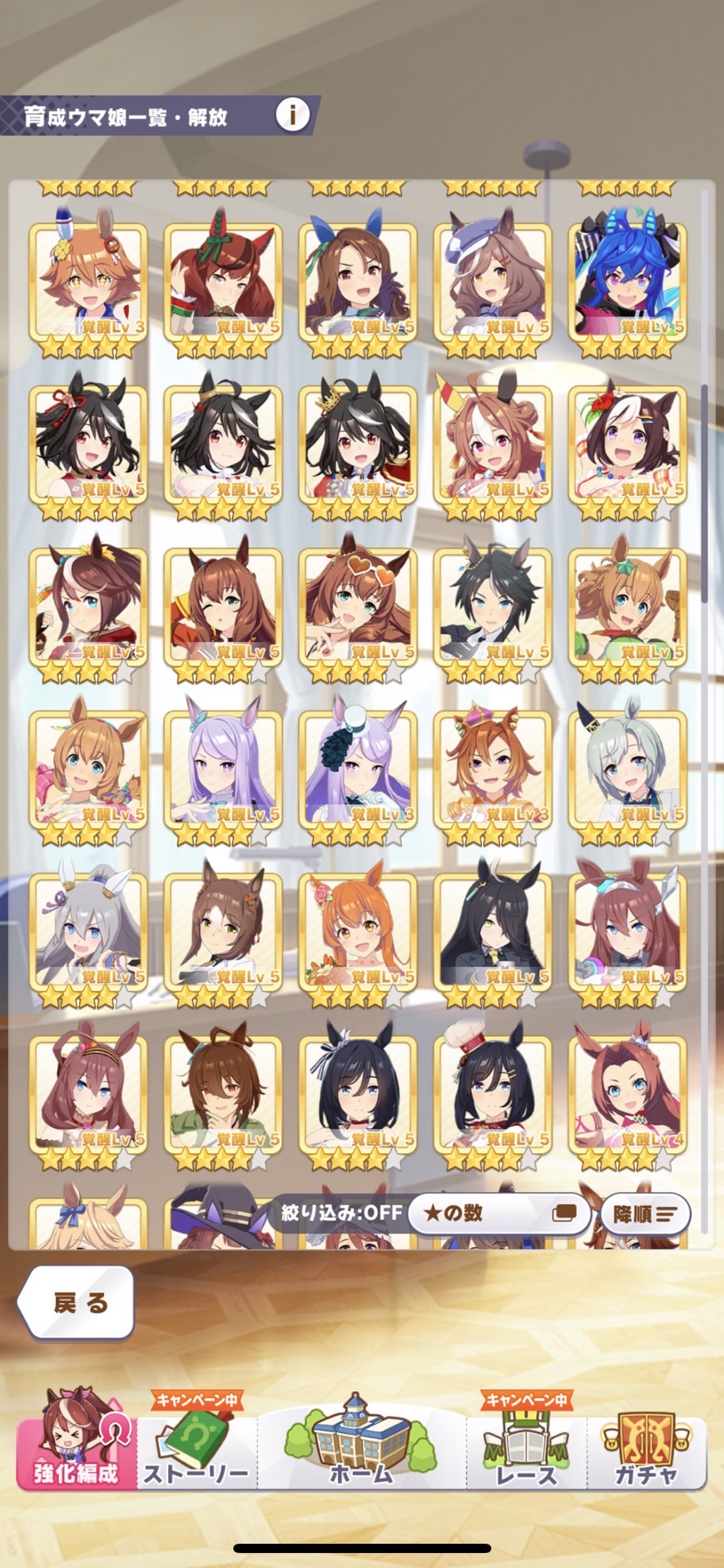Open the レース tab
This screenshot has width=724, height=1568.
[x=526, y=1445]
